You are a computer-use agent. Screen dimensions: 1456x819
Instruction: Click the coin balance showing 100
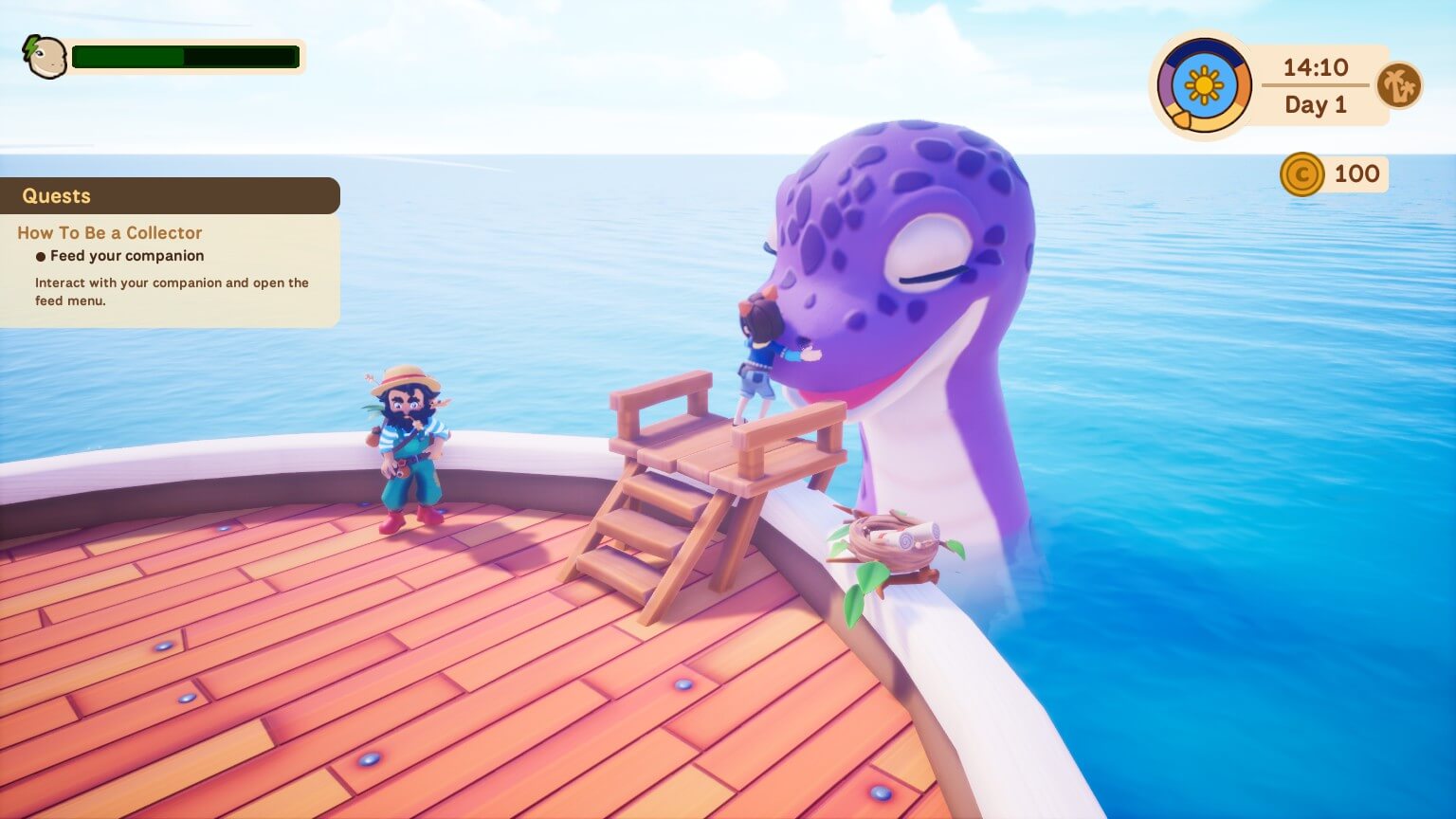[x=1356, y=173]
